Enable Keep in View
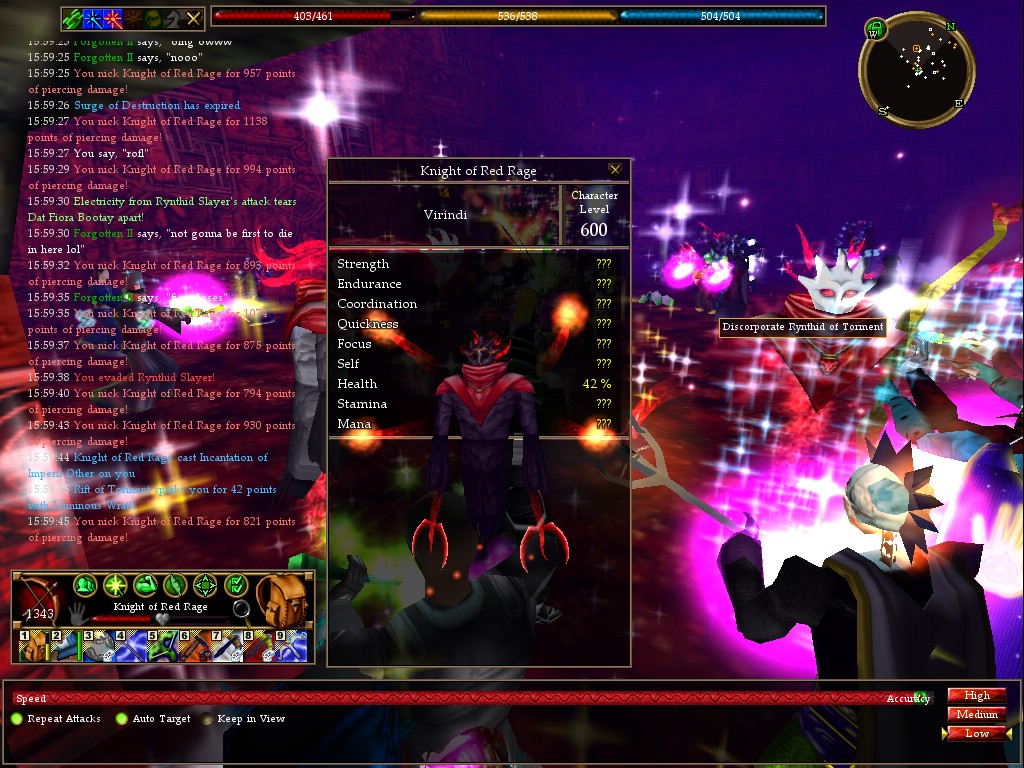 point(208,719)
